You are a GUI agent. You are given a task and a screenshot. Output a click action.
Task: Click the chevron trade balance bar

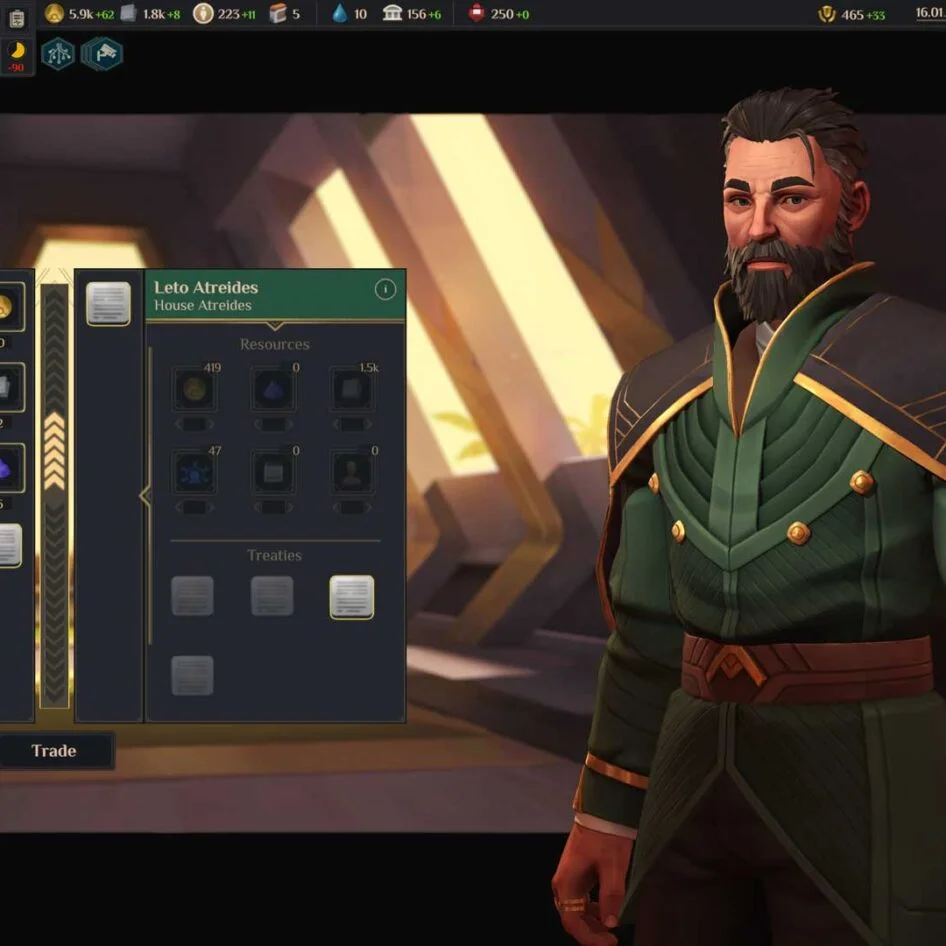[54, 495]
